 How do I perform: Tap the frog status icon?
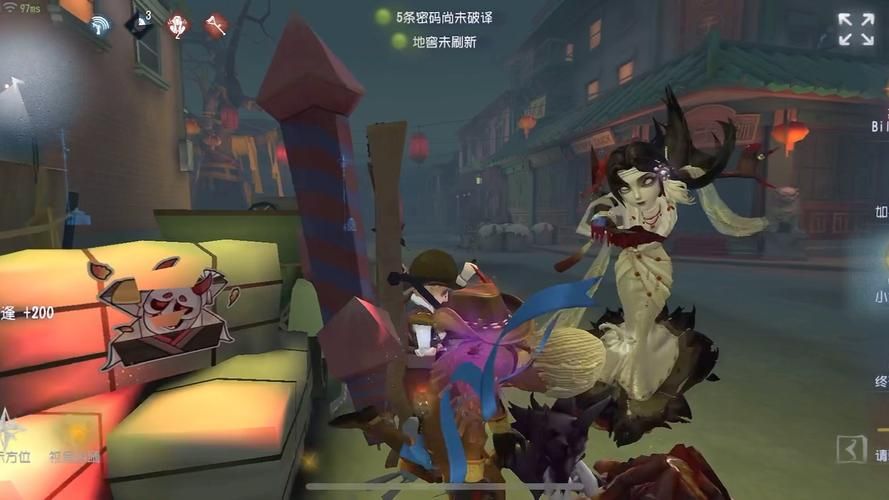pyautogui.click(x=177, y=25)
